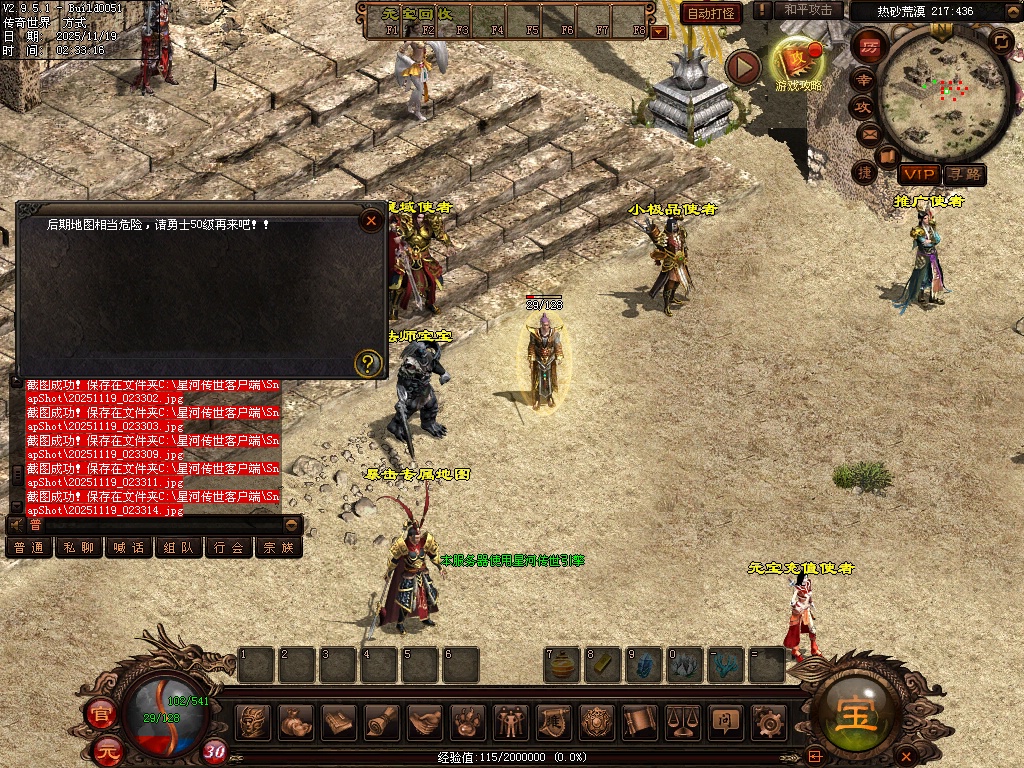Screen dimensions: 1024x768
Task: Open the mail envelope icon
Action: pyautogui.click(x=865, y=133)
